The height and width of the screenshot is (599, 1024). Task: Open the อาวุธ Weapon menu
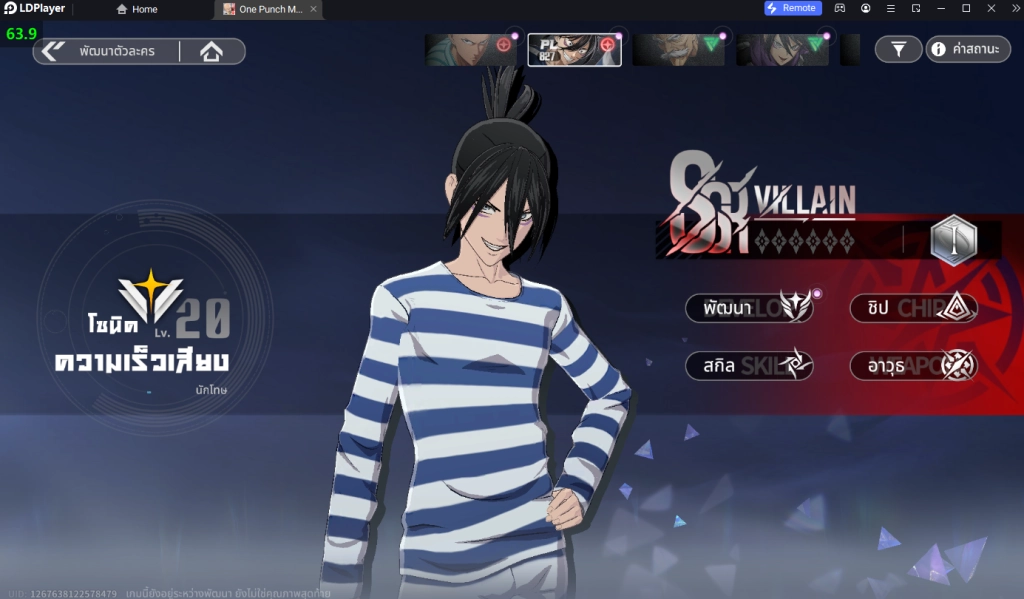(x=913, y=365)
